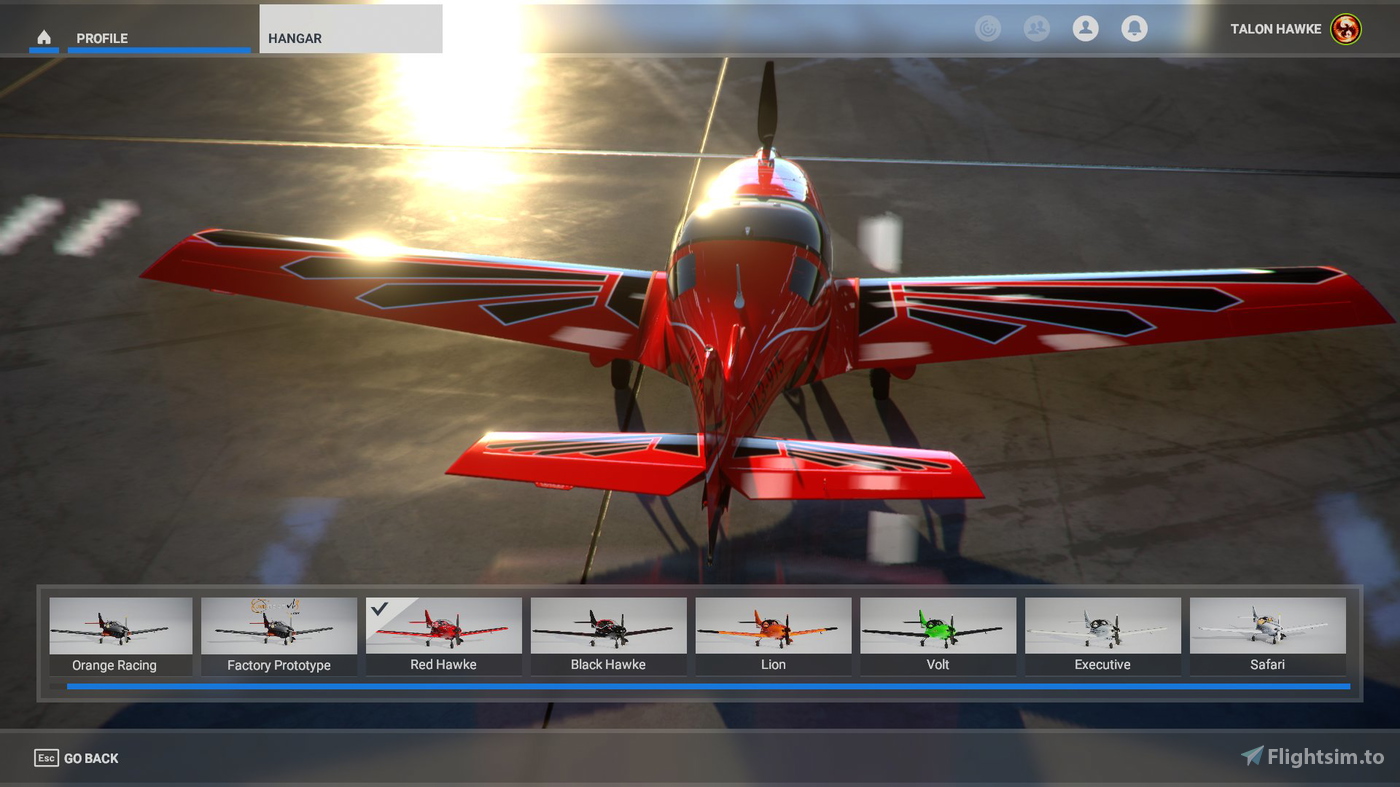Image resolution: width=1400 pixels, height=787 pixels.
Task: Select the Lion livery
Action: click(x=773, y=630)
